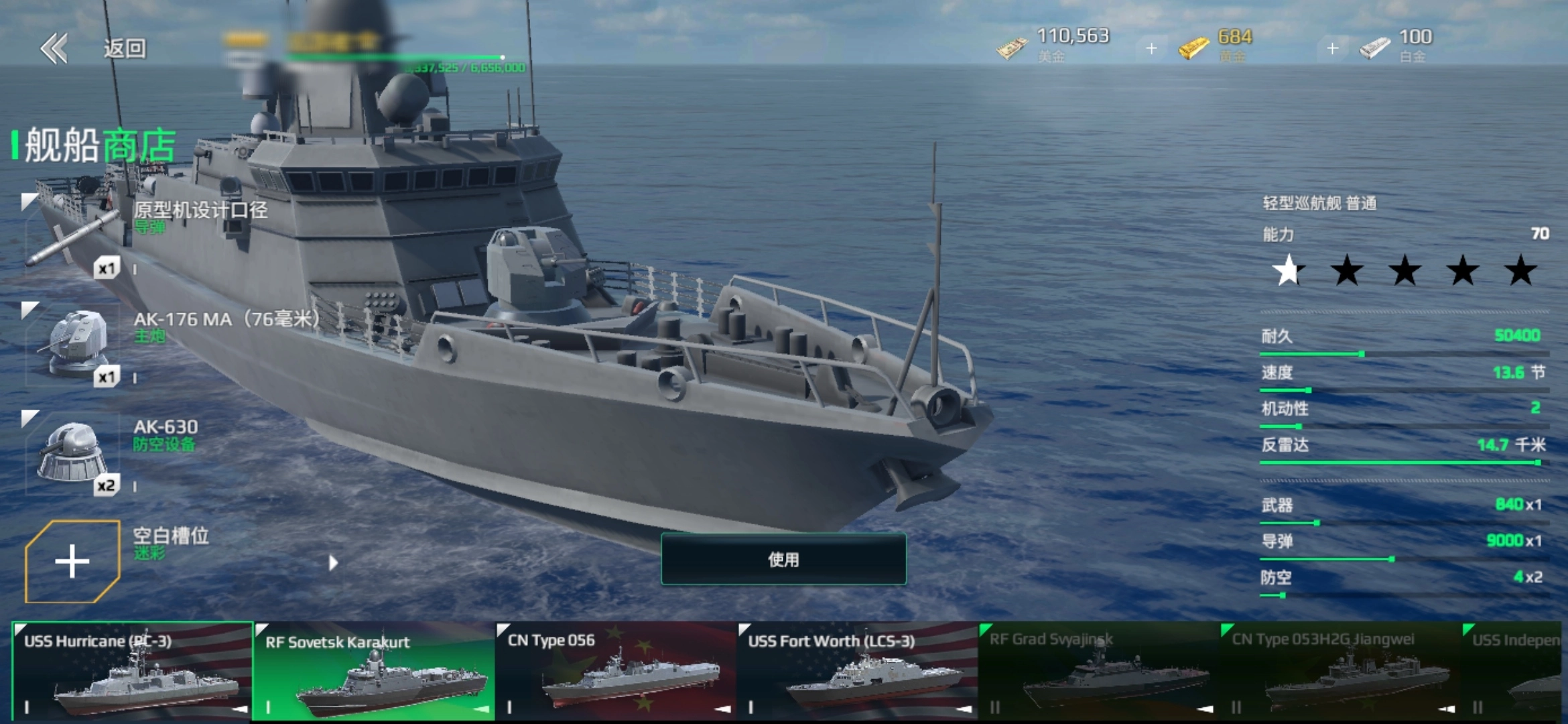Click the small arrow next to camouflage slot
This screenshot has width=1568, height=724.
333,563
